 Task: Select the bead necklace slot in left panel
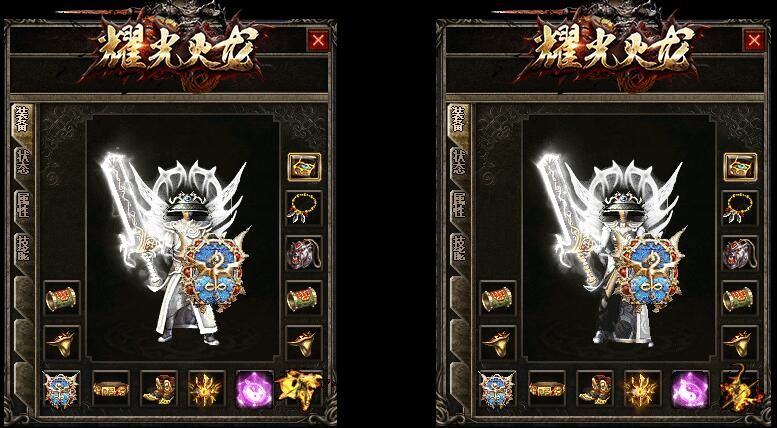[303, 208]
